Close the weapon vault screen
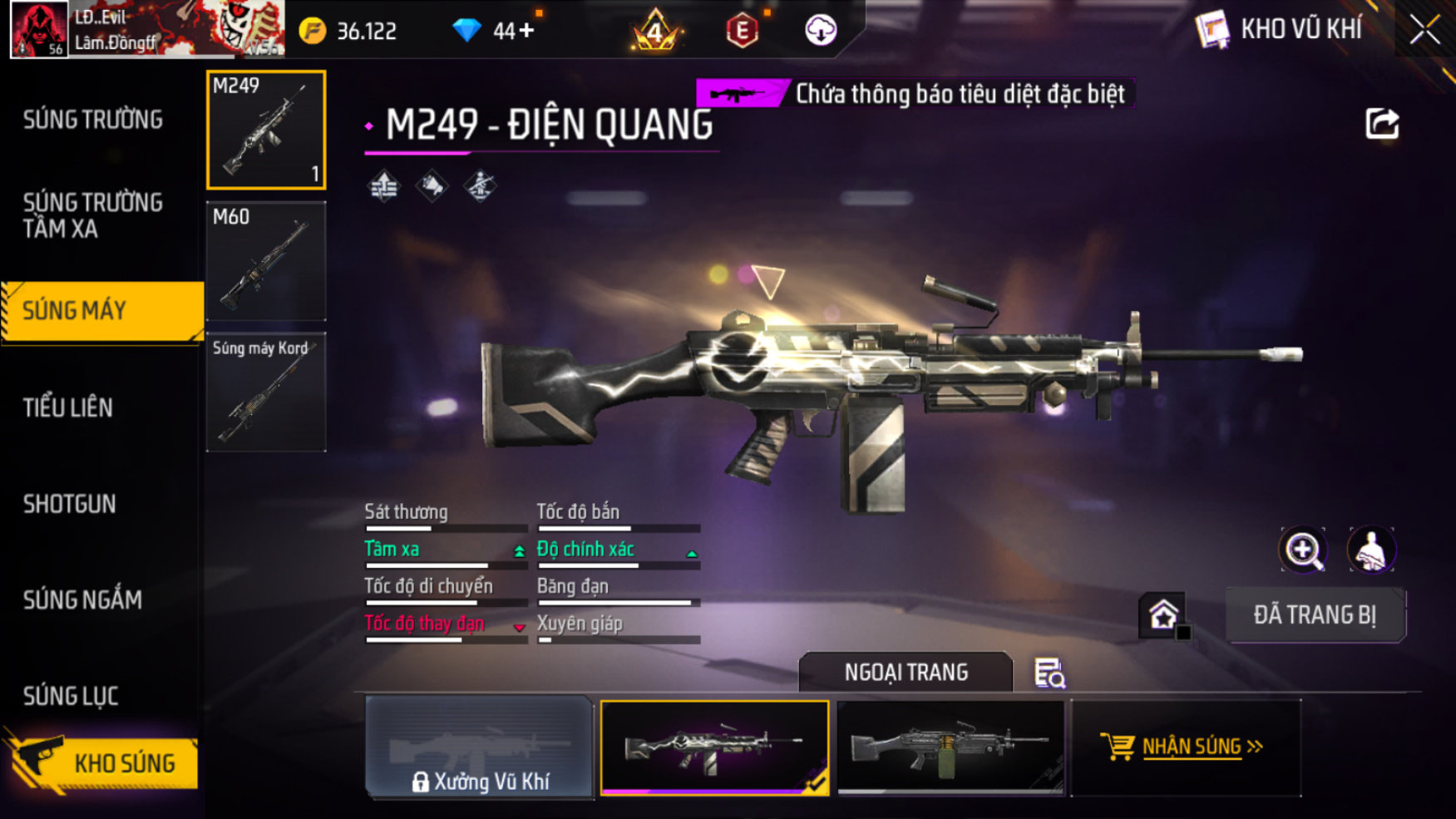The image size is (1456, 819). [1424, 31]
